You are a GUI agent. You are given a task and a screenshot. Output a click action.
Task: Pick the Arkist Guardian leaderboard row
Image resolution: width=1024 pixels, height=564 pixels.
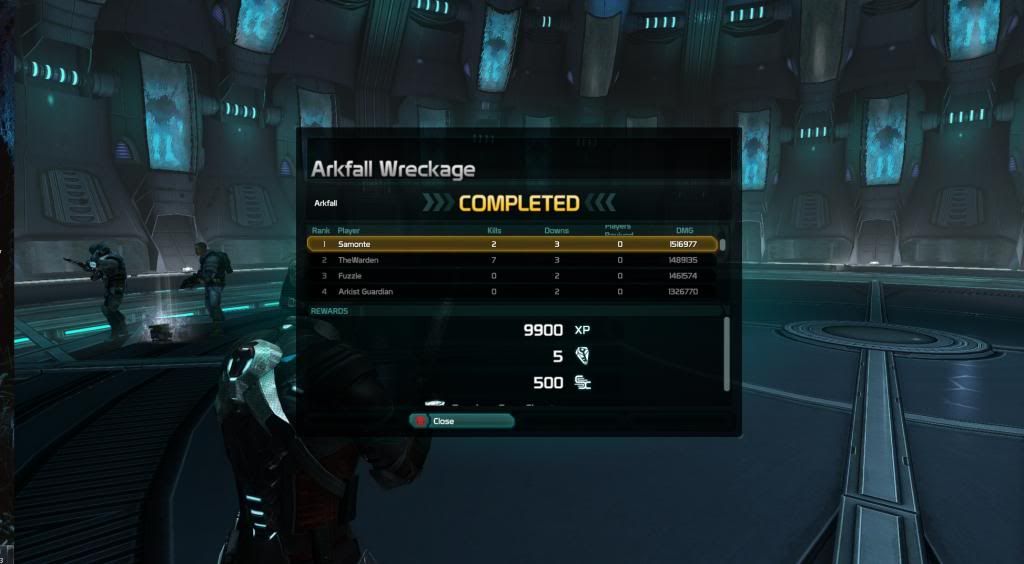coord(512,291)
